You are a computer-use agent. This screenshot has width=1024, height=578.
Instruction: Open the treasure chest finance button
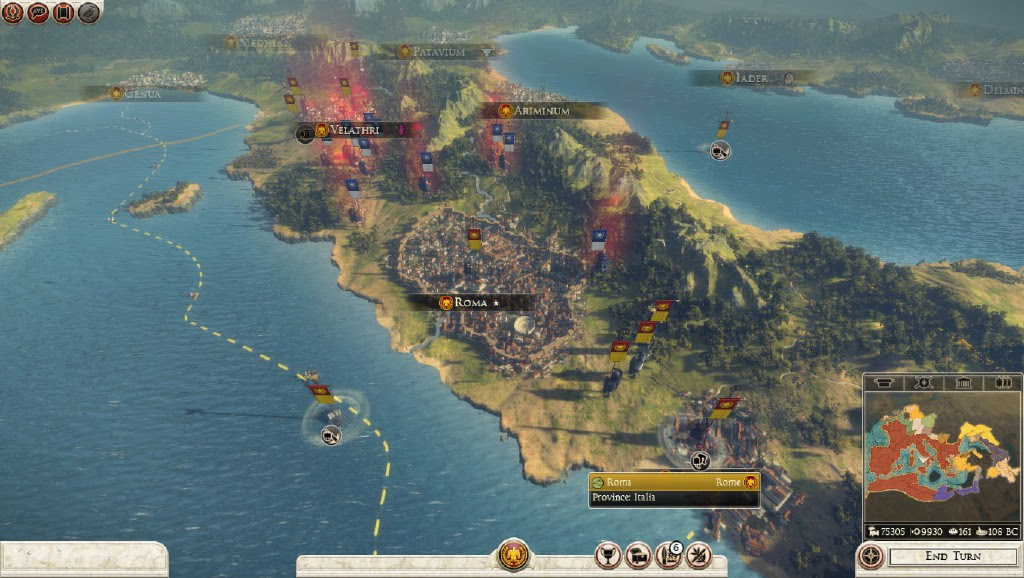(636, 555)
